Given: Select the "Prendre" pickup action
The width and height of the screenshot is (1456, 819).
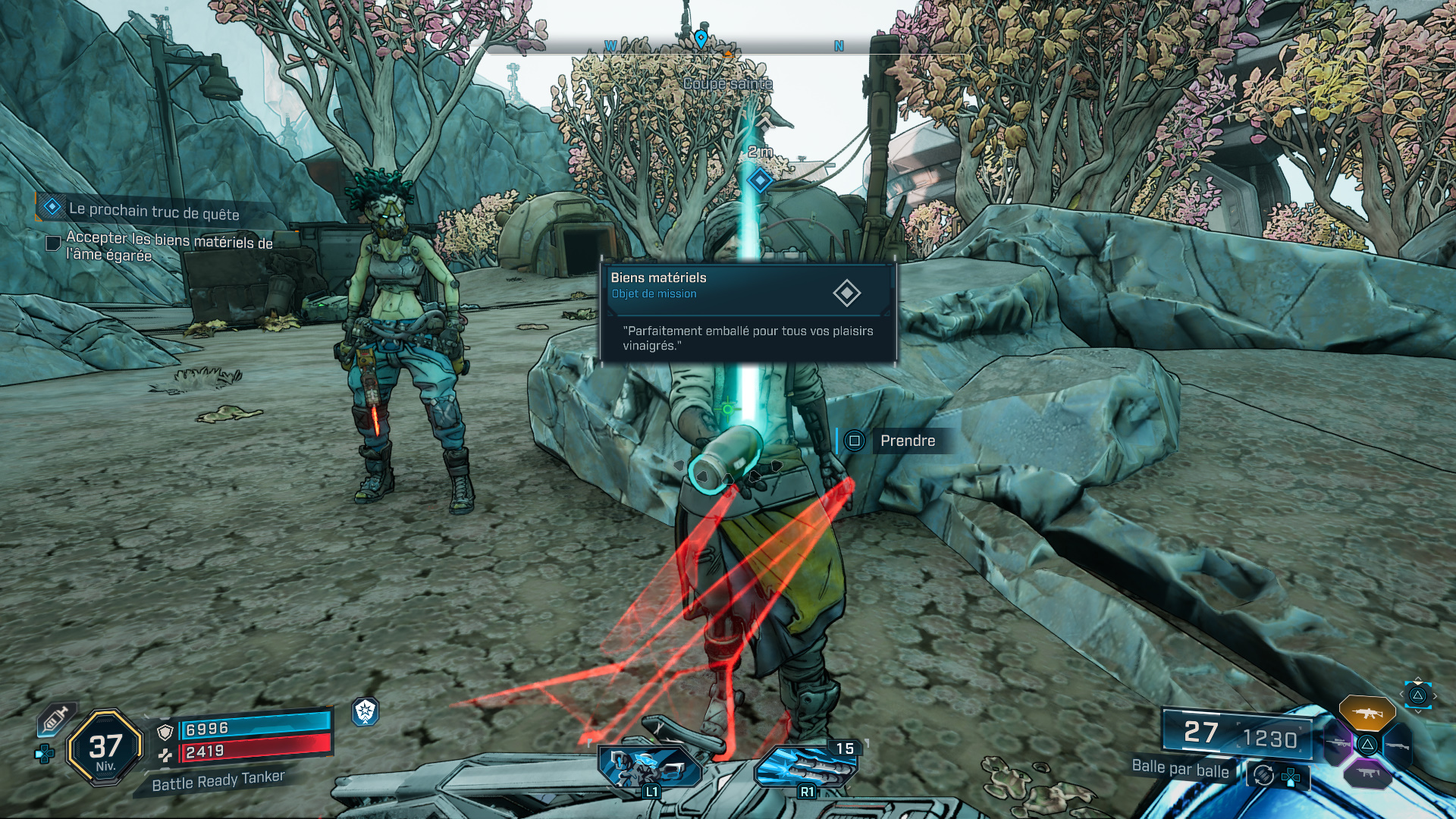Looking at the screenshot, I should pos(907,441).
